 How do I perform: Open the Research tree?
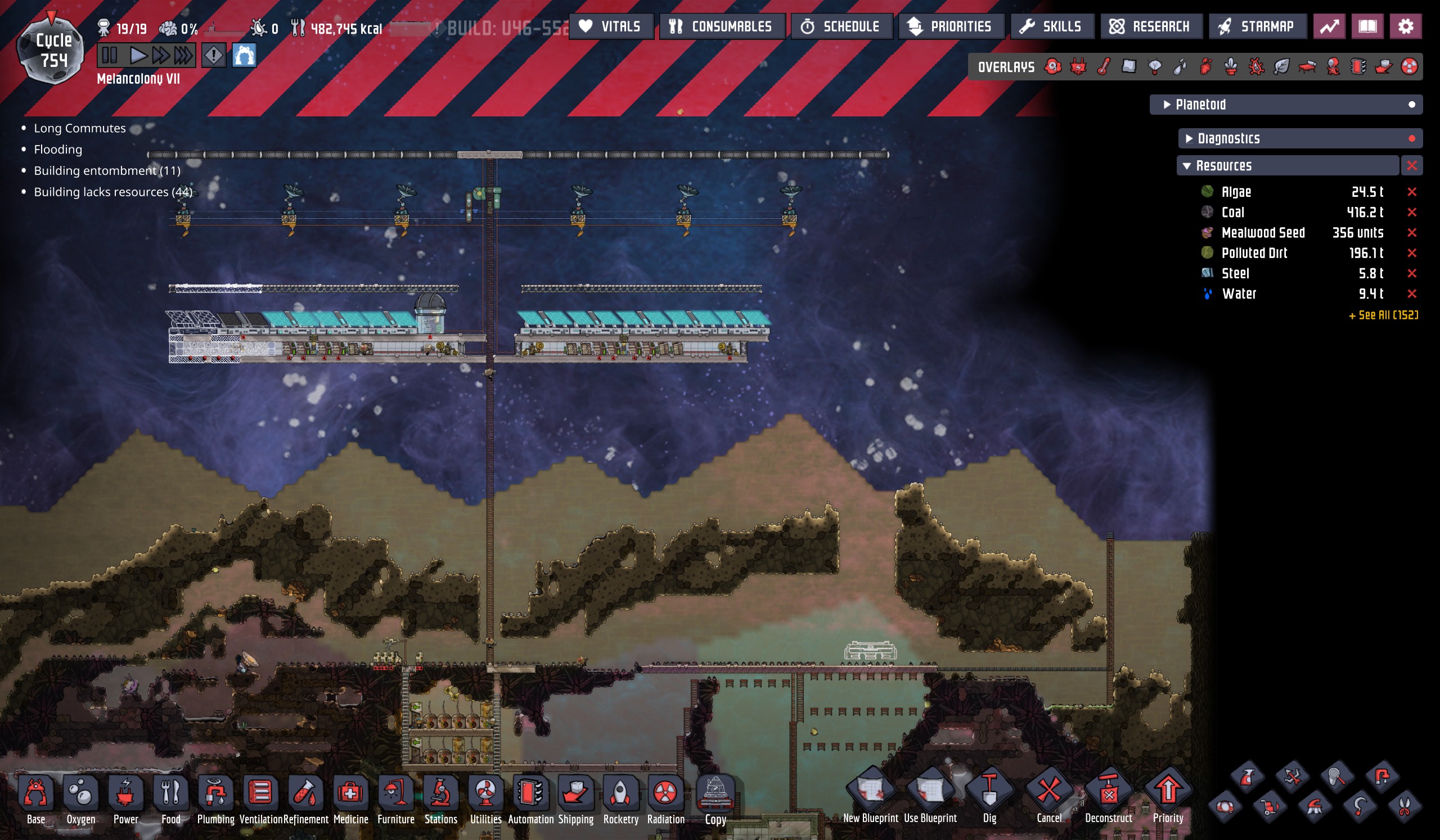[1150, 26]
